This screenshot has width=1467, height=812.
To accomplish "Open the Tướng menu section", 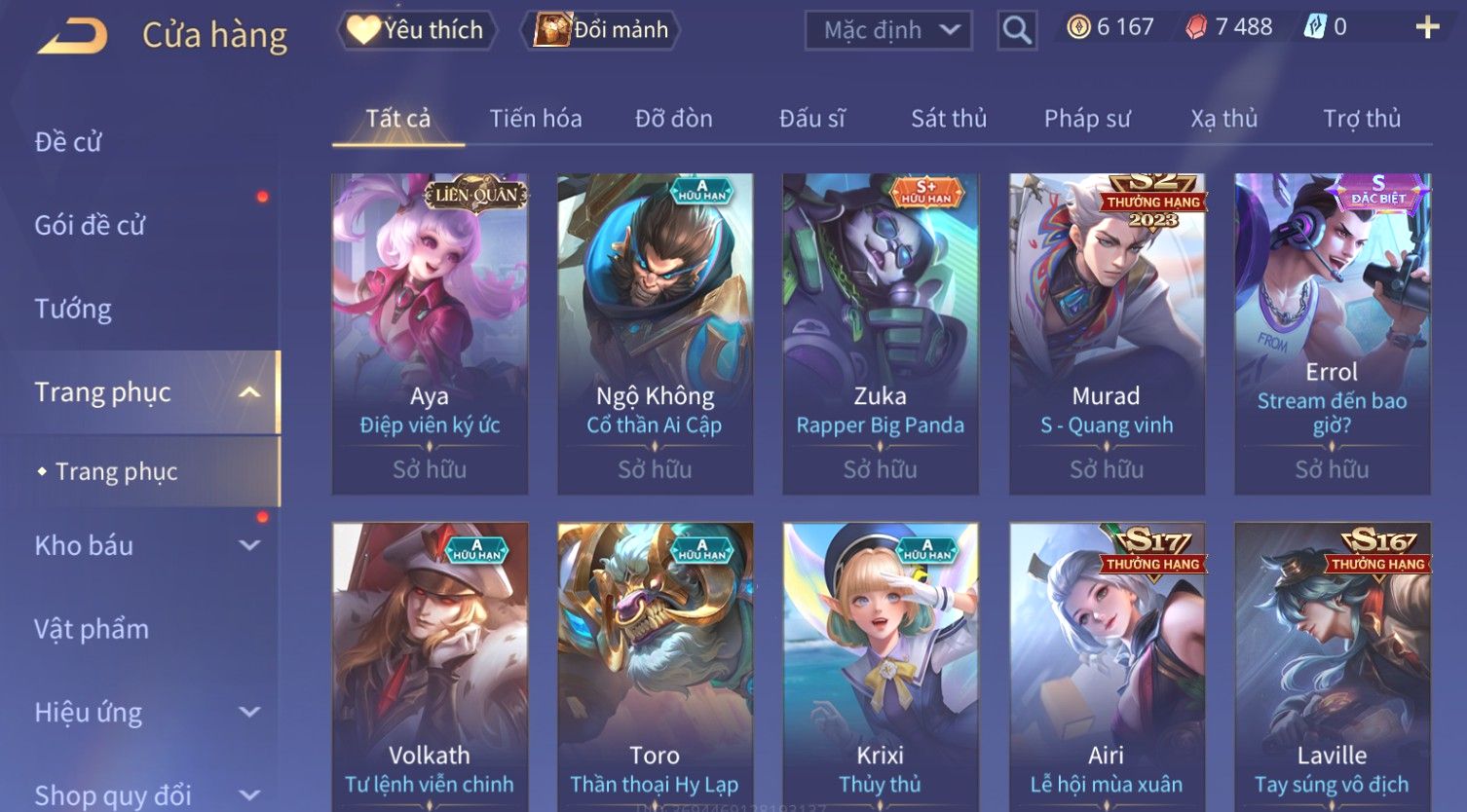I will click(x=73, y=309).
